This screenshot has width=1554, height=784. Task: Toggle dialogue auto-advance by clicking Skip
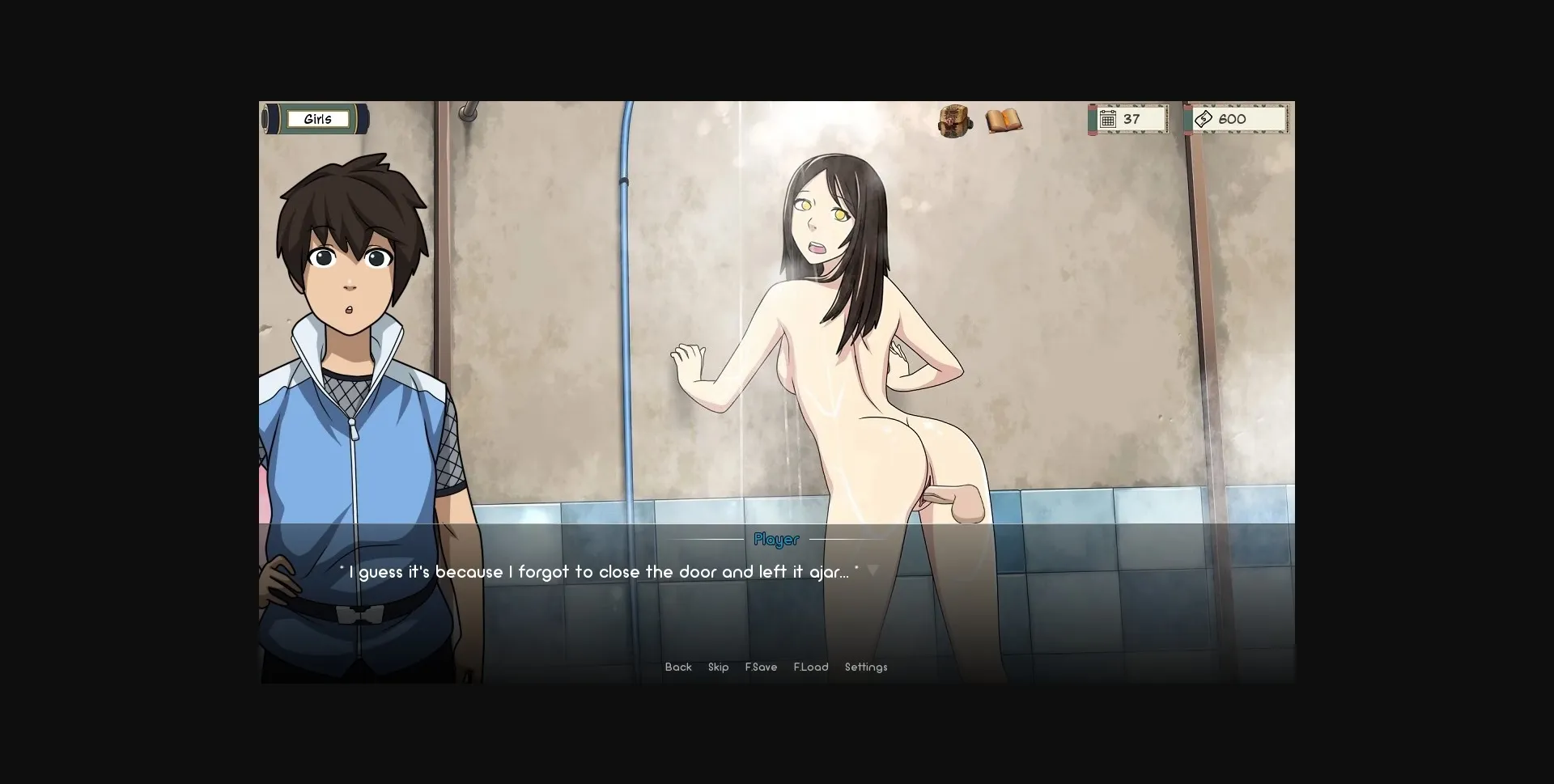[718, 667]
